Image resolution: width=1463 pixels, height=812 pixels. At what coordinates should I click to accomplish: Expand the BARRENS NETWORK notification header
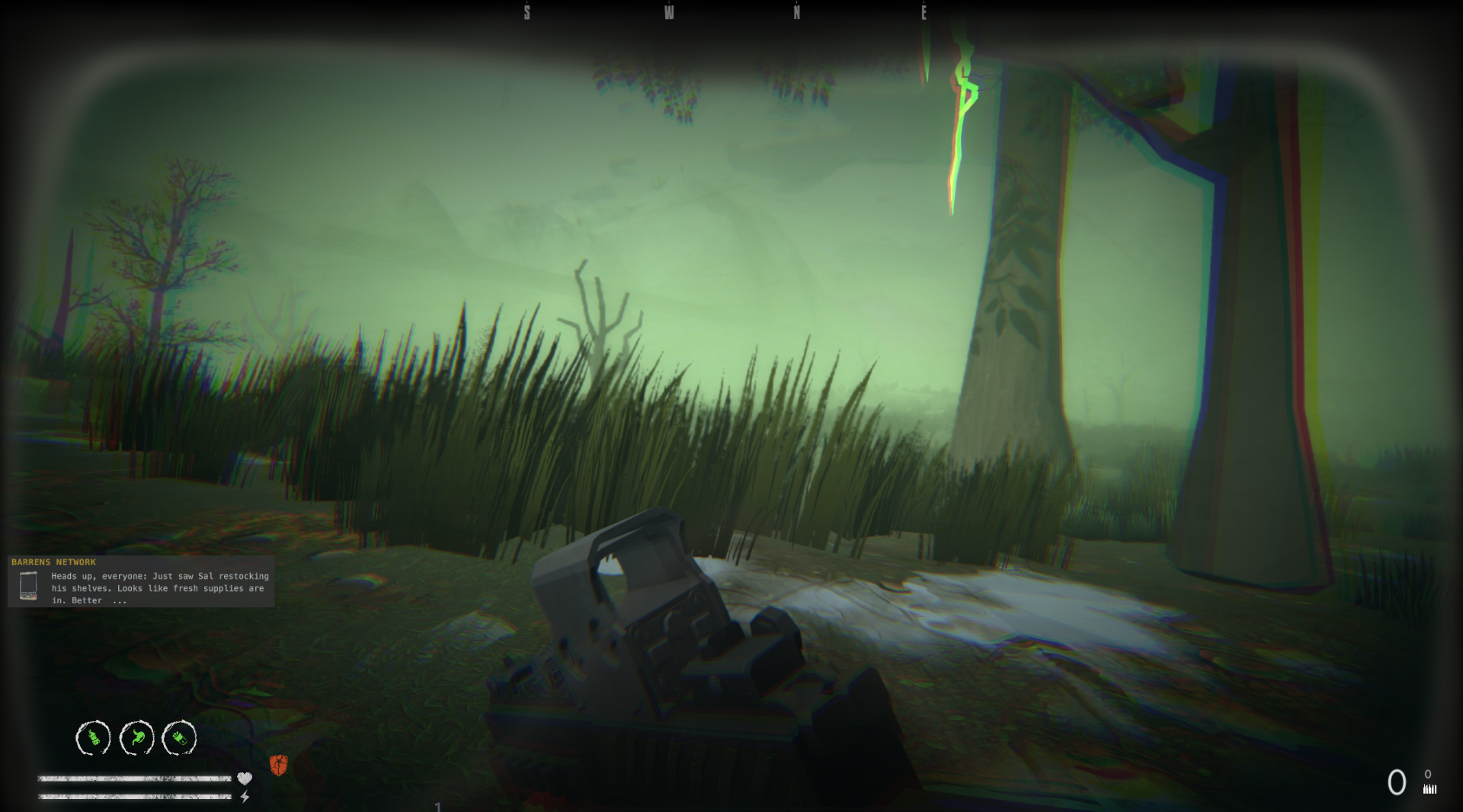tap(53, 561)
